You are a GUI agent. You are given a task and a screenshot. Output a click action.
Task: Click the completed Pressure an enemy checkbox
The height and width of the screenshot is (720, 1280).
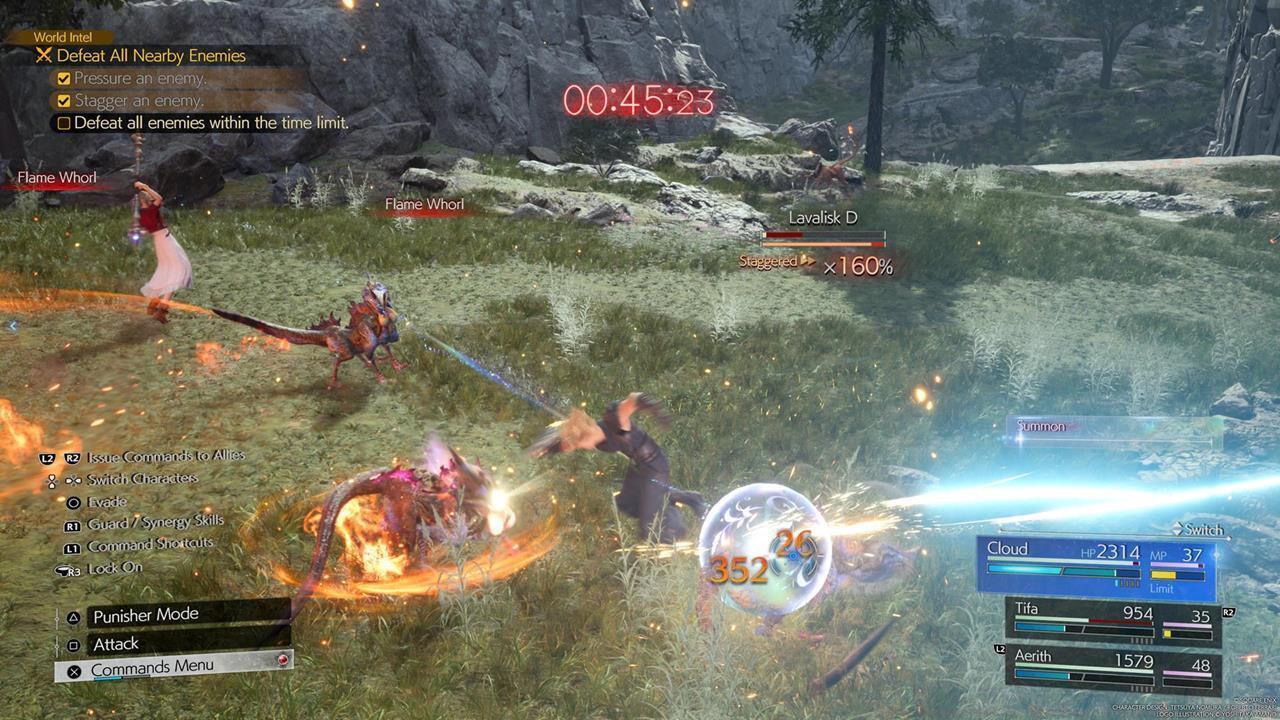click(x=64, y=78)
